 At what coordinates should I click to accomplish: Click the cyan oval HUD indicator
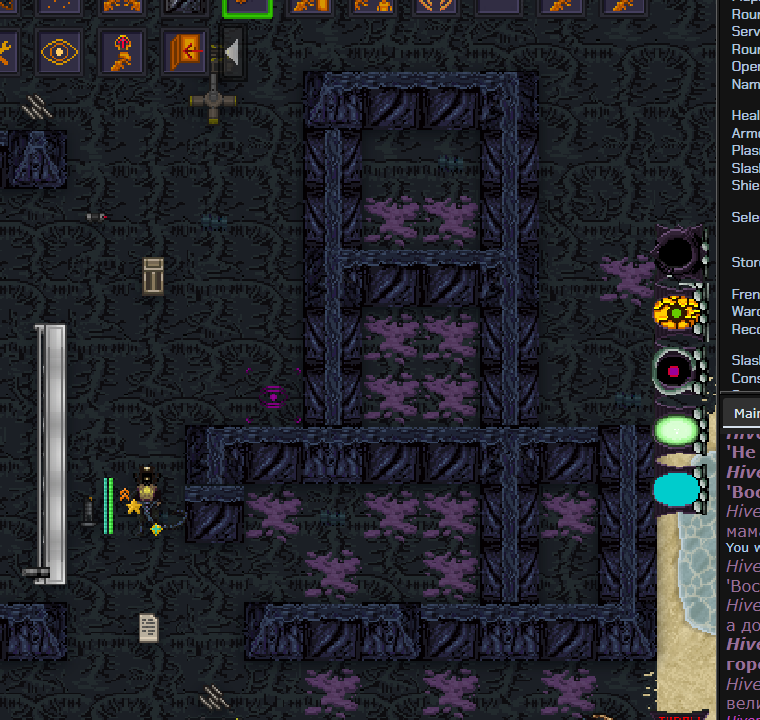(x=676, y=490)
